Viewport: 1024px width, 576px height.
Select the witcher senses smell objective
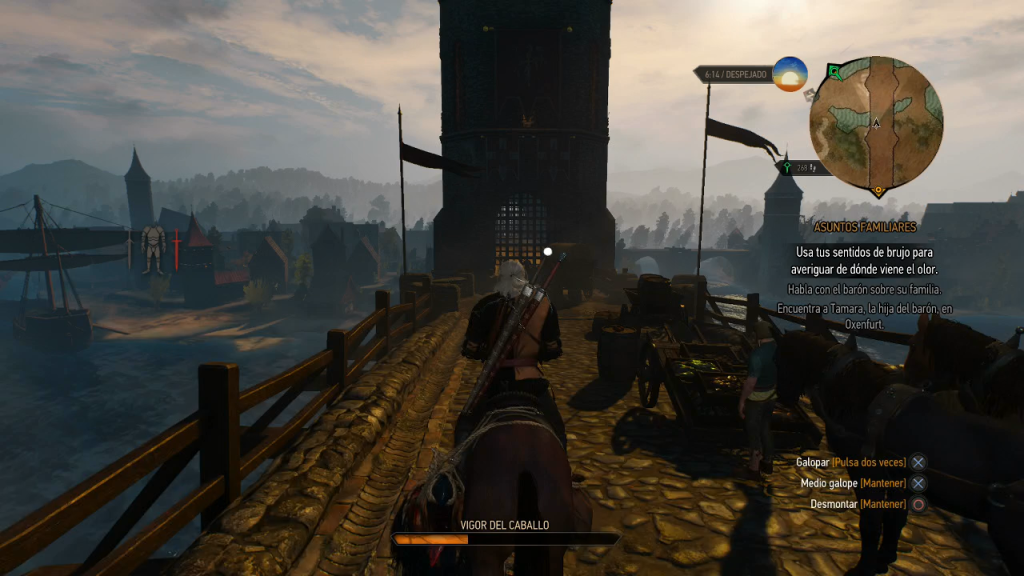coord(867,261)
